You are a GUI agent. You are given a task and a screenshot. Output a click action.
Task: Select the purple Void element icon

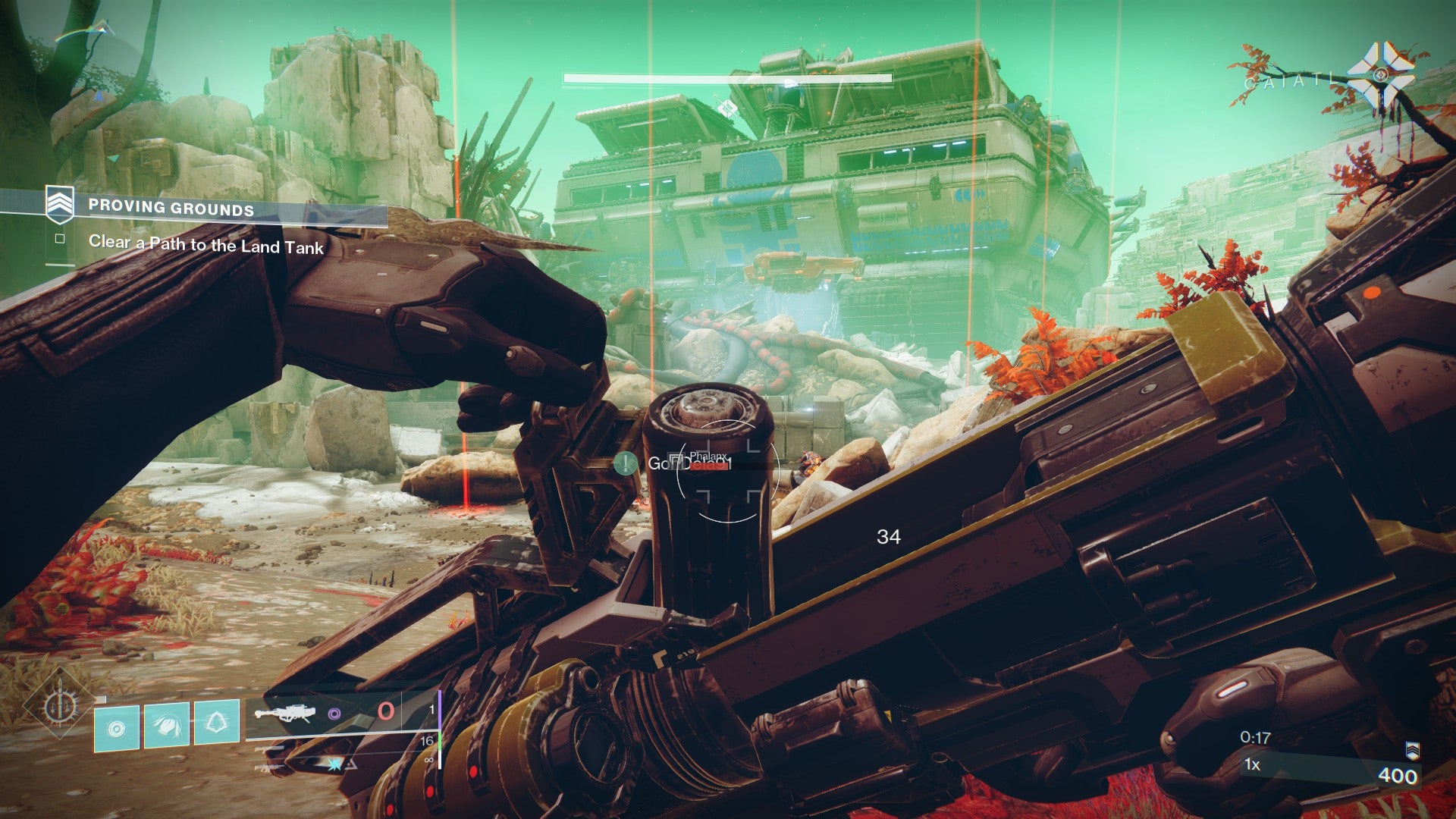(335, 714)
